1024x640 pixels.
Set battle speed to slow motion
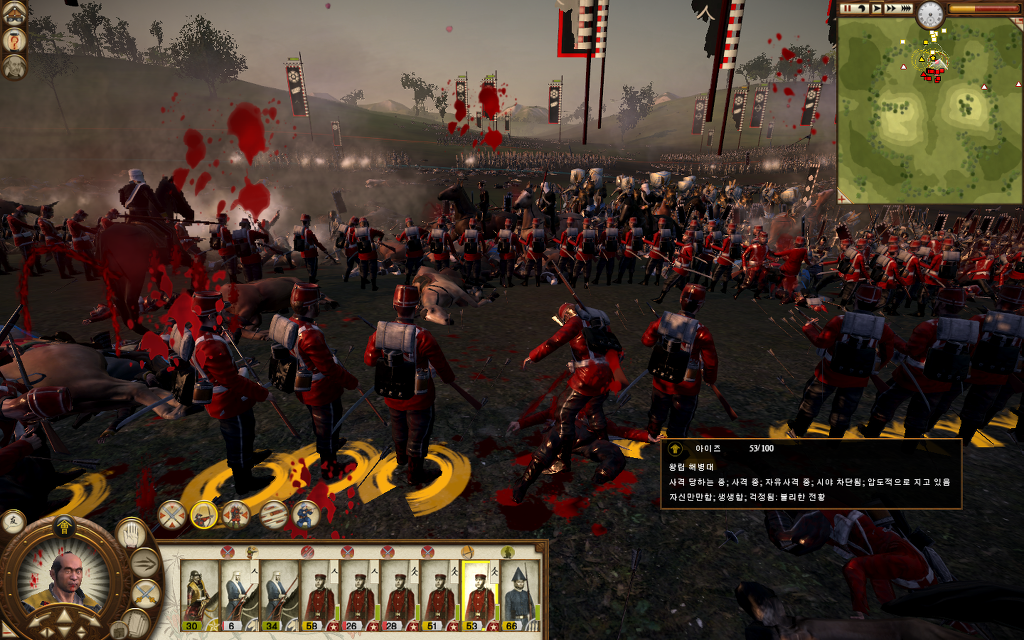(861, 8)
